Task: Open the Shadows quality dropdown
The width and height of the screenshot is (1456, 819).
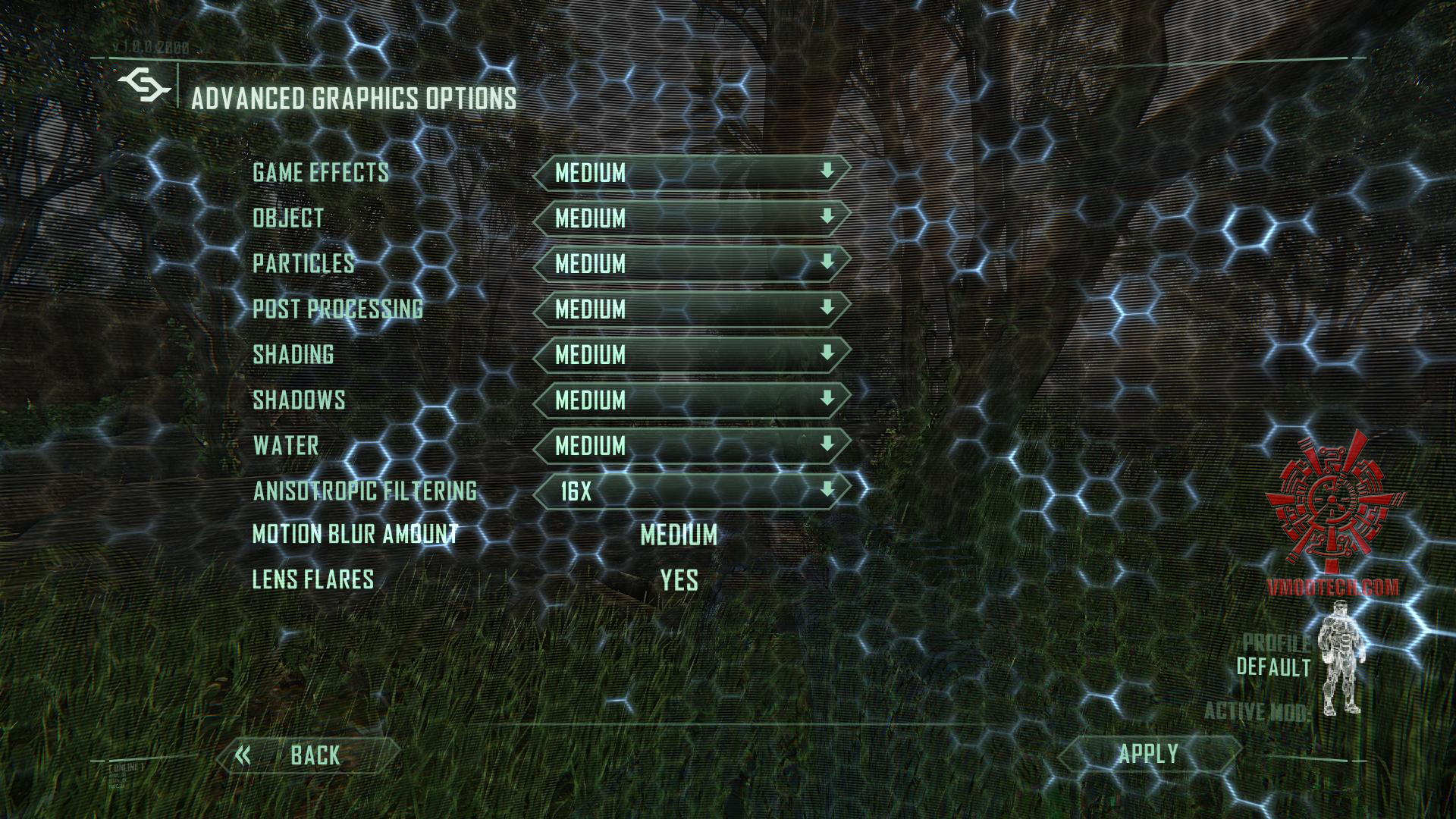Action: click(691, 400)
